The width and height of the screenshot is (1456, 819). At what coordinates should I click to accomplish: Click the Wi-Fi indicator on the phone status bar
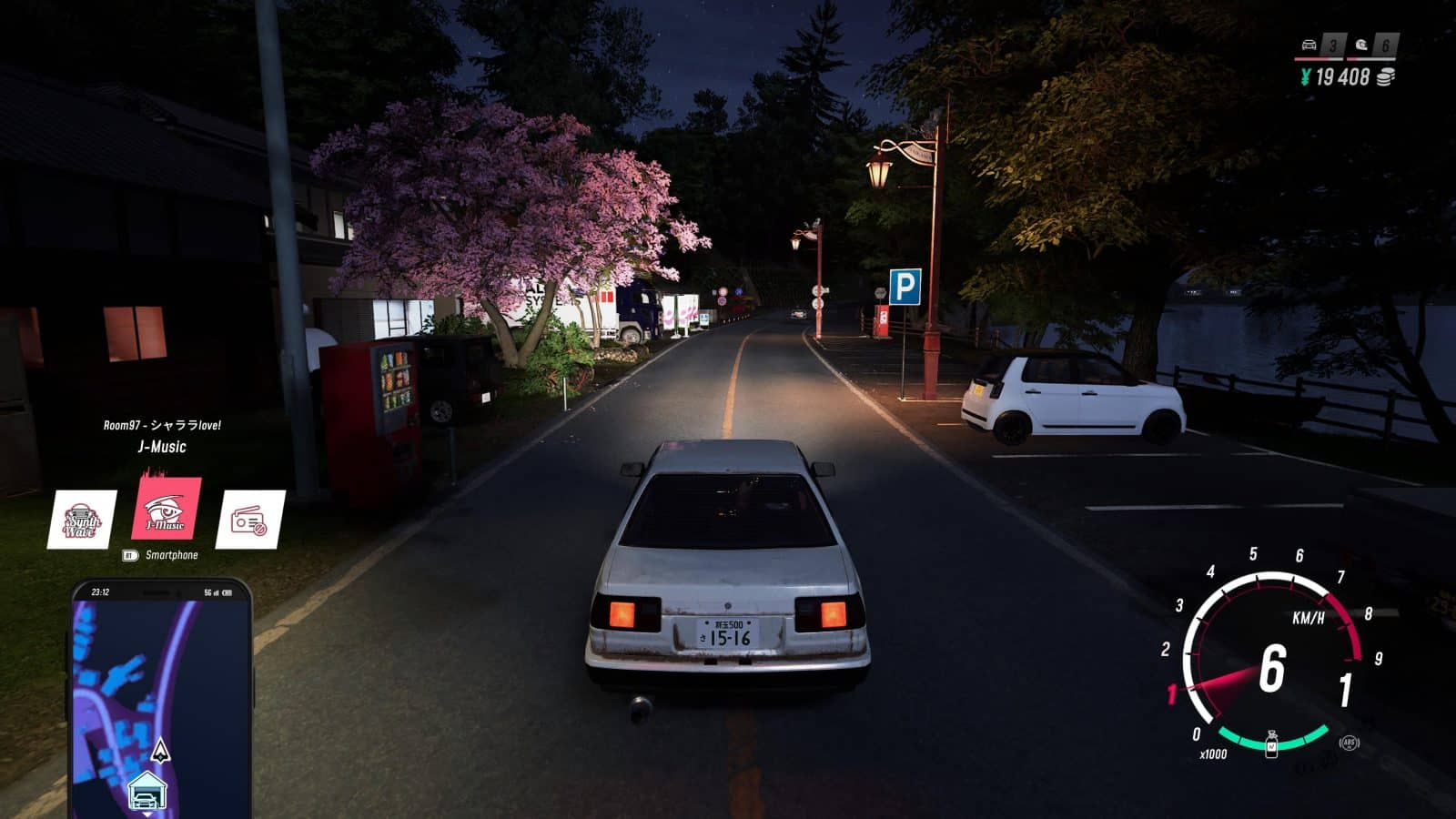[217, 591]
